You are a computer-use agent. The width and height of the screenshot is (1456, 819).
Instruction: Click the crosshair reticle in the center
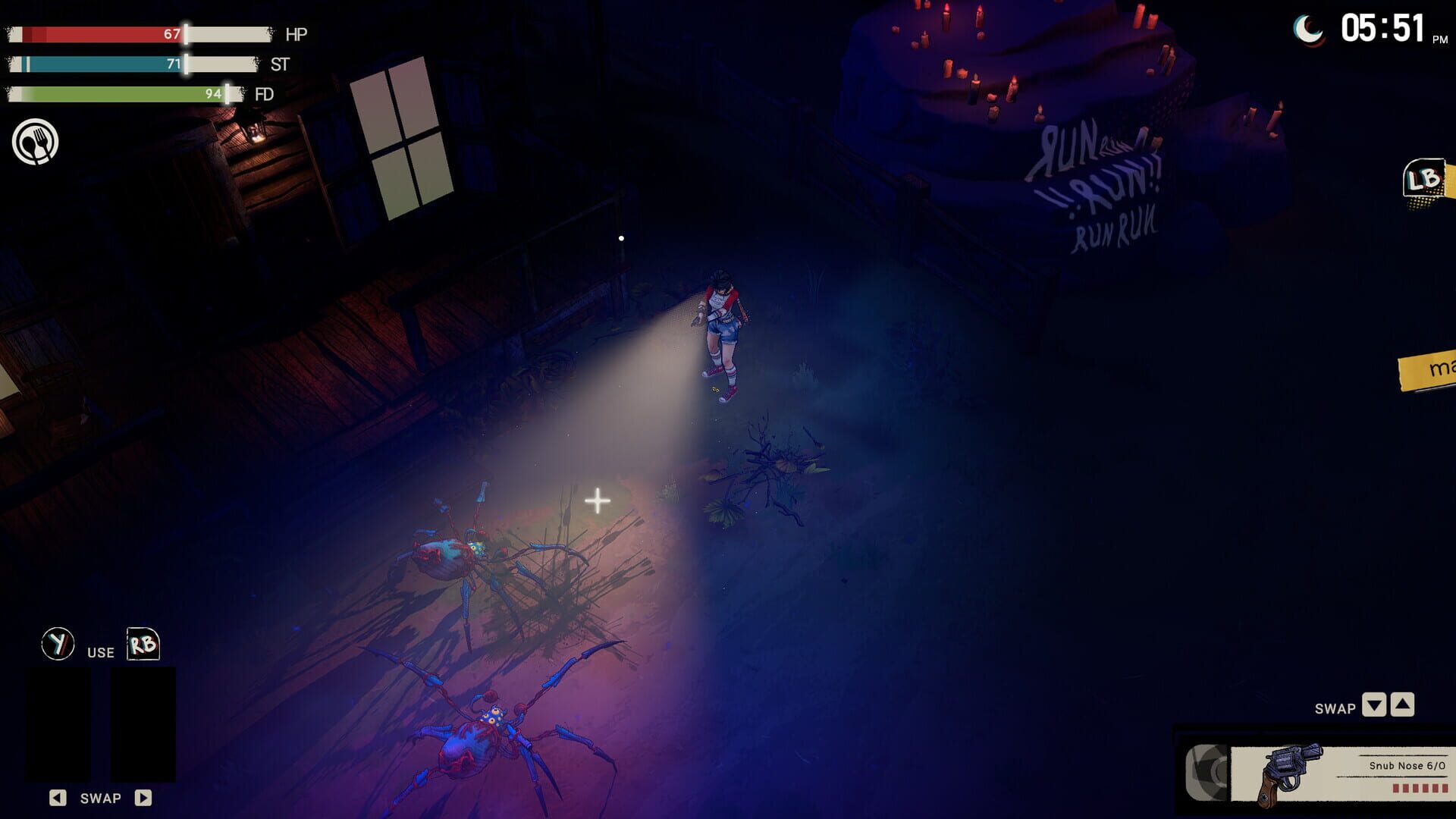(596, 500)
